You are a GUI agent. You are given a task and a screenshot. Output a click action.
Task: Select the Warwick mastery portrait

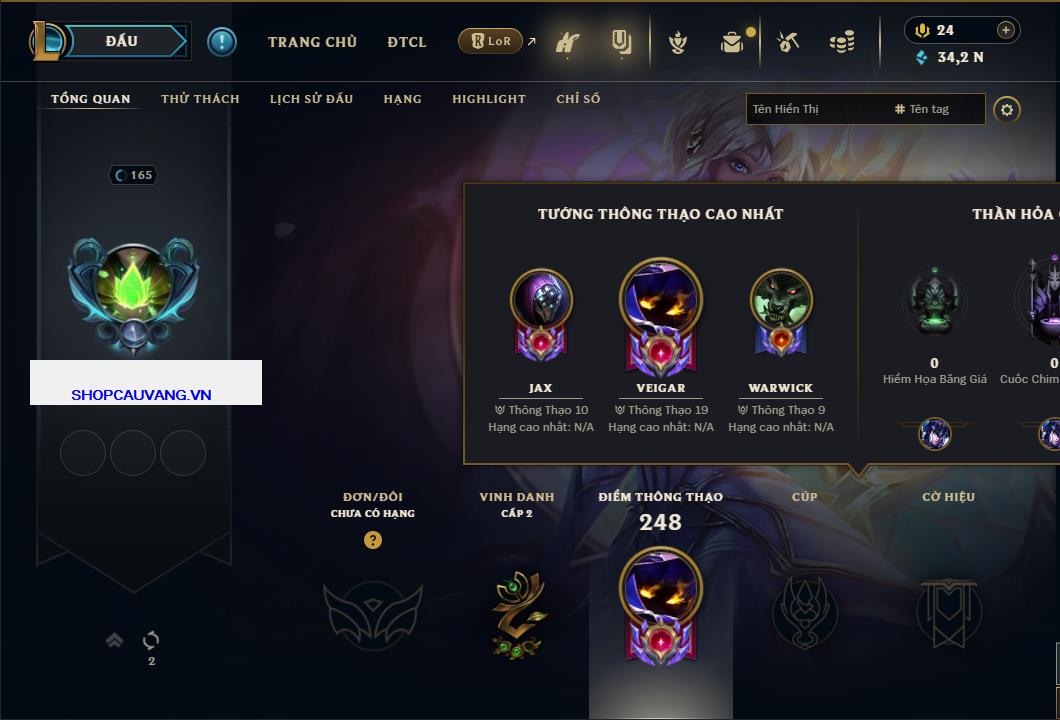pyautogui.click(x=781, y=300)
